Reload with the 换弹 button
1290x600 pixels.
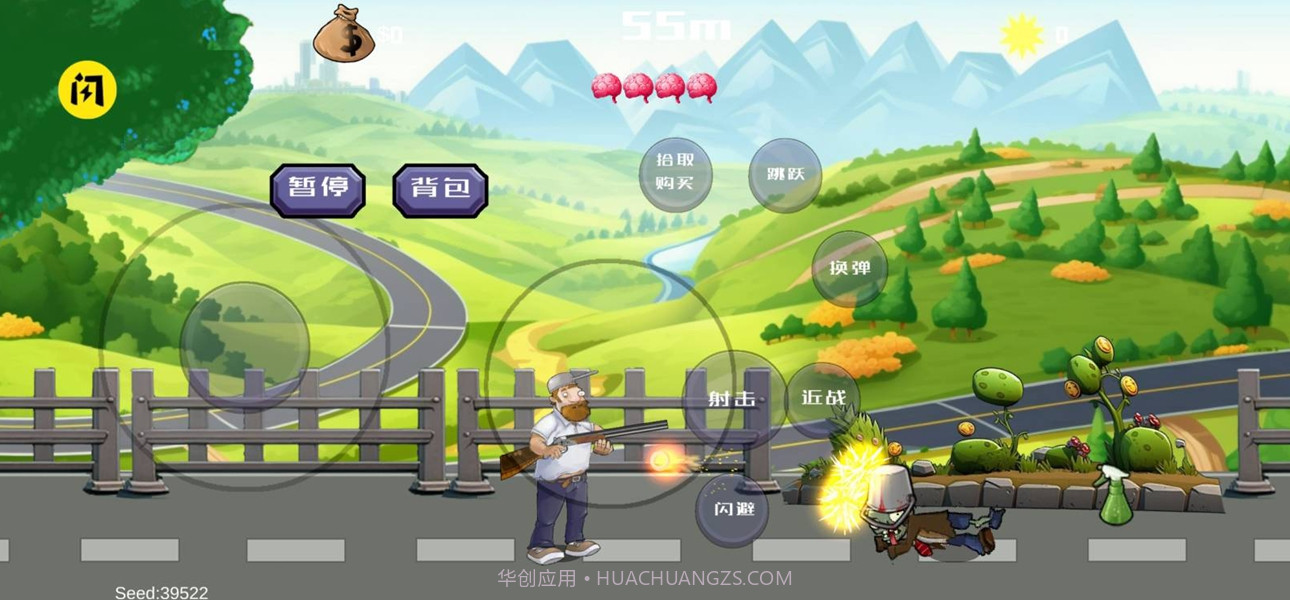[x=849, y=268]
